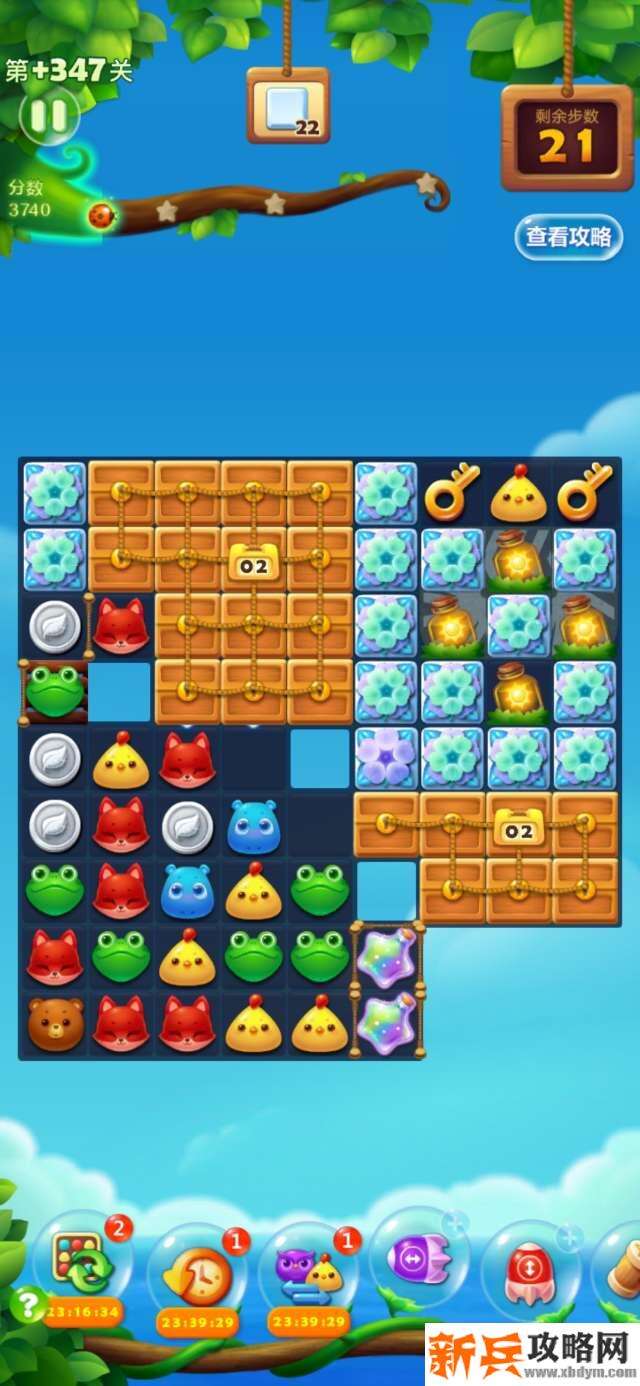
Task: Select the brown bear tile on the board
Action: (x=55, y=1023)
